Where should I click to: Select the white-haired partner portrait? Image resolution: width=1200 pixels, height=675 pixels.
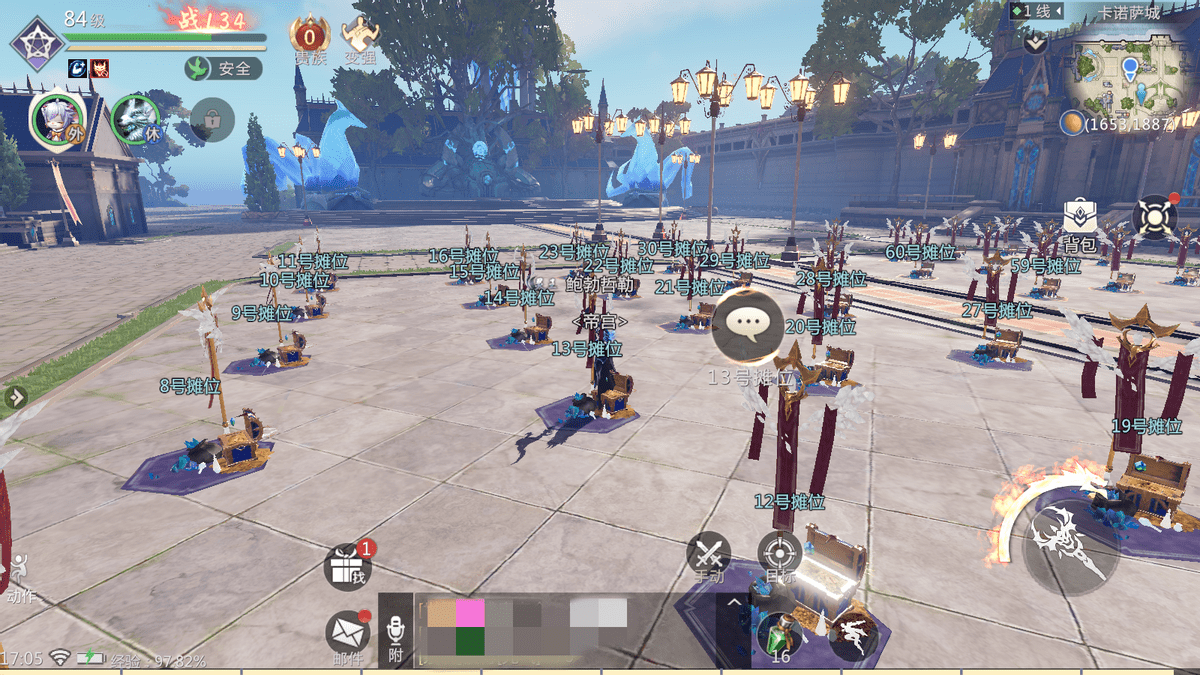point(57,119)
